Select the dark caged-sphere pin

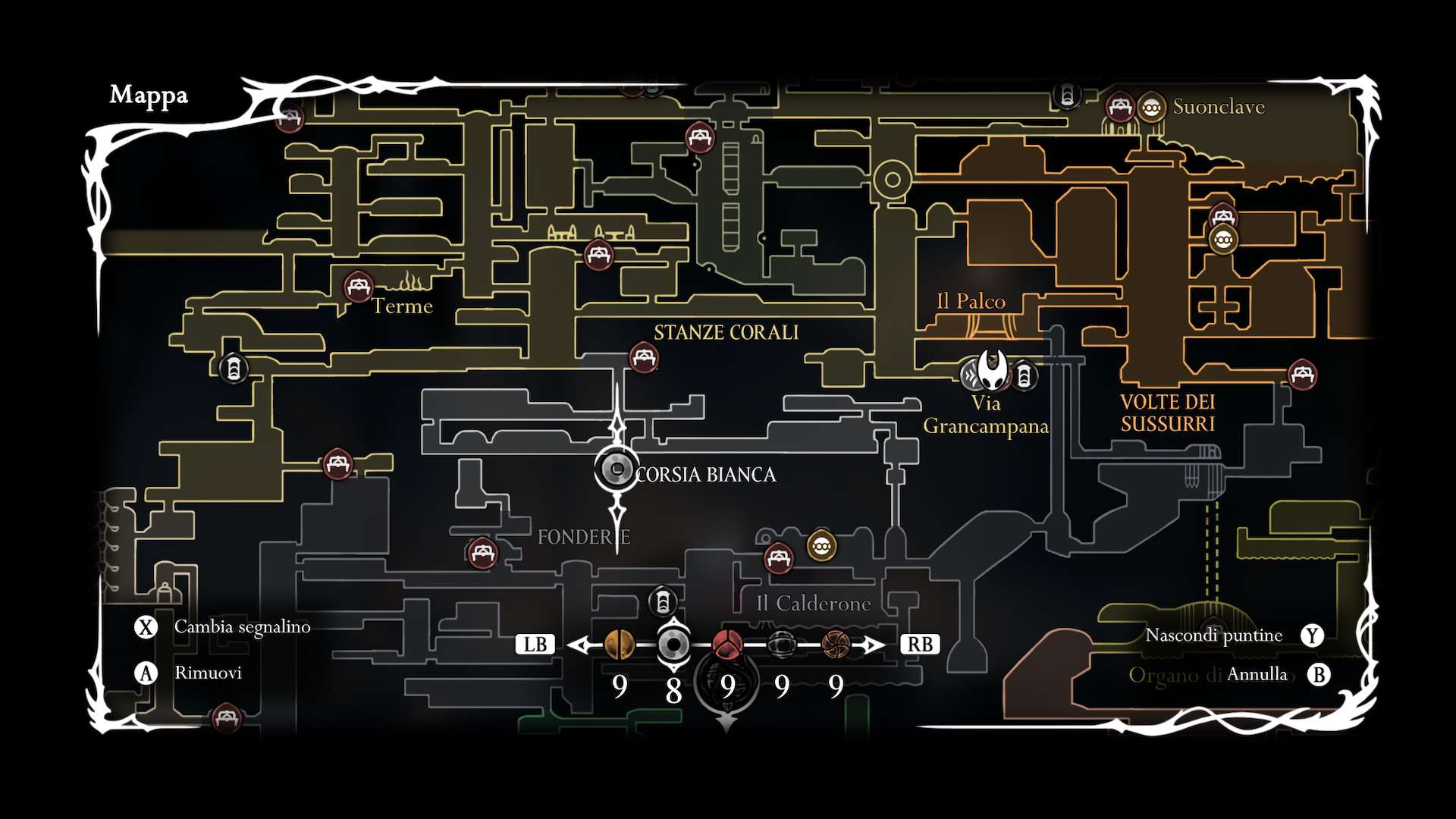coord(782,645)
